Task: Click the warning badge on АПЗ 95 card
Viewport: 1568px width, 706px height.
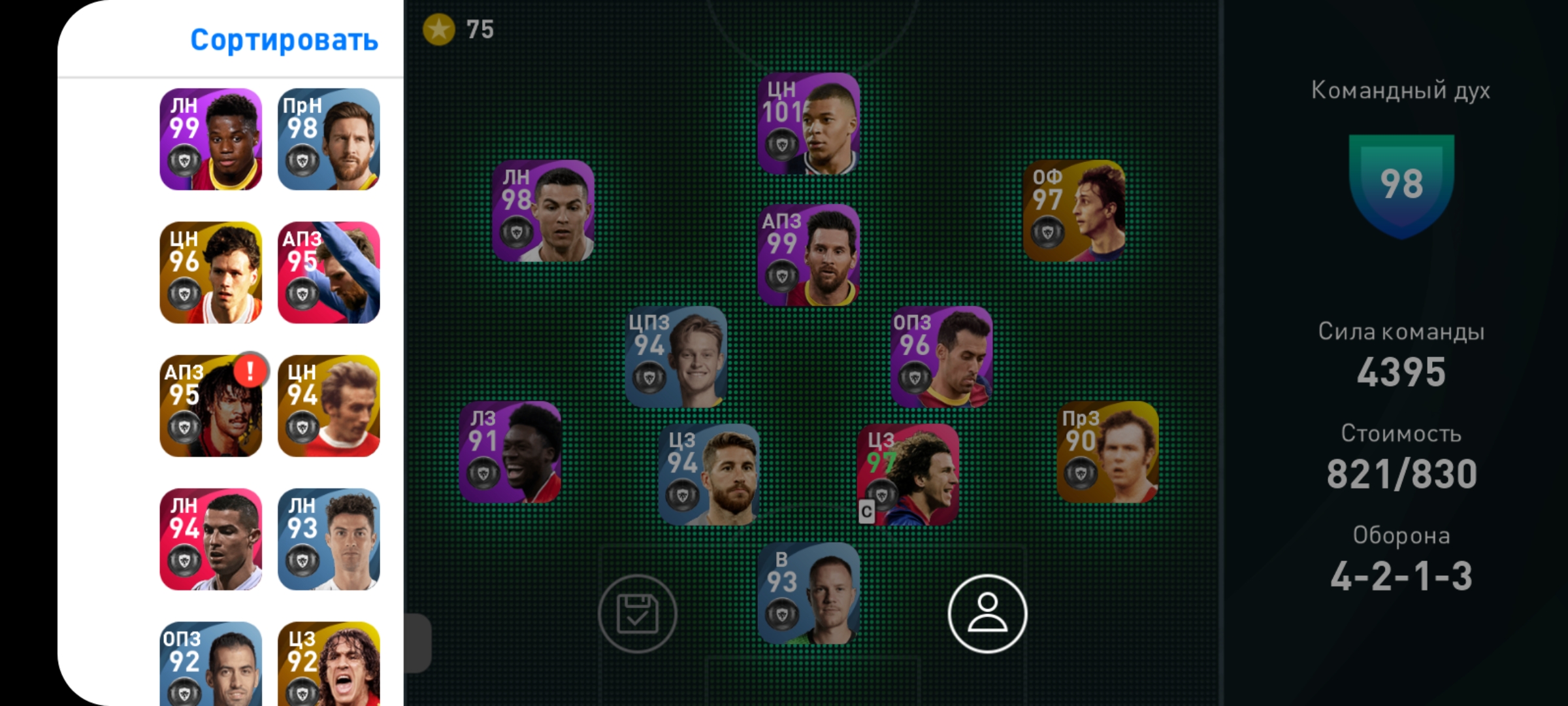Action: click(x=250, y=373)
